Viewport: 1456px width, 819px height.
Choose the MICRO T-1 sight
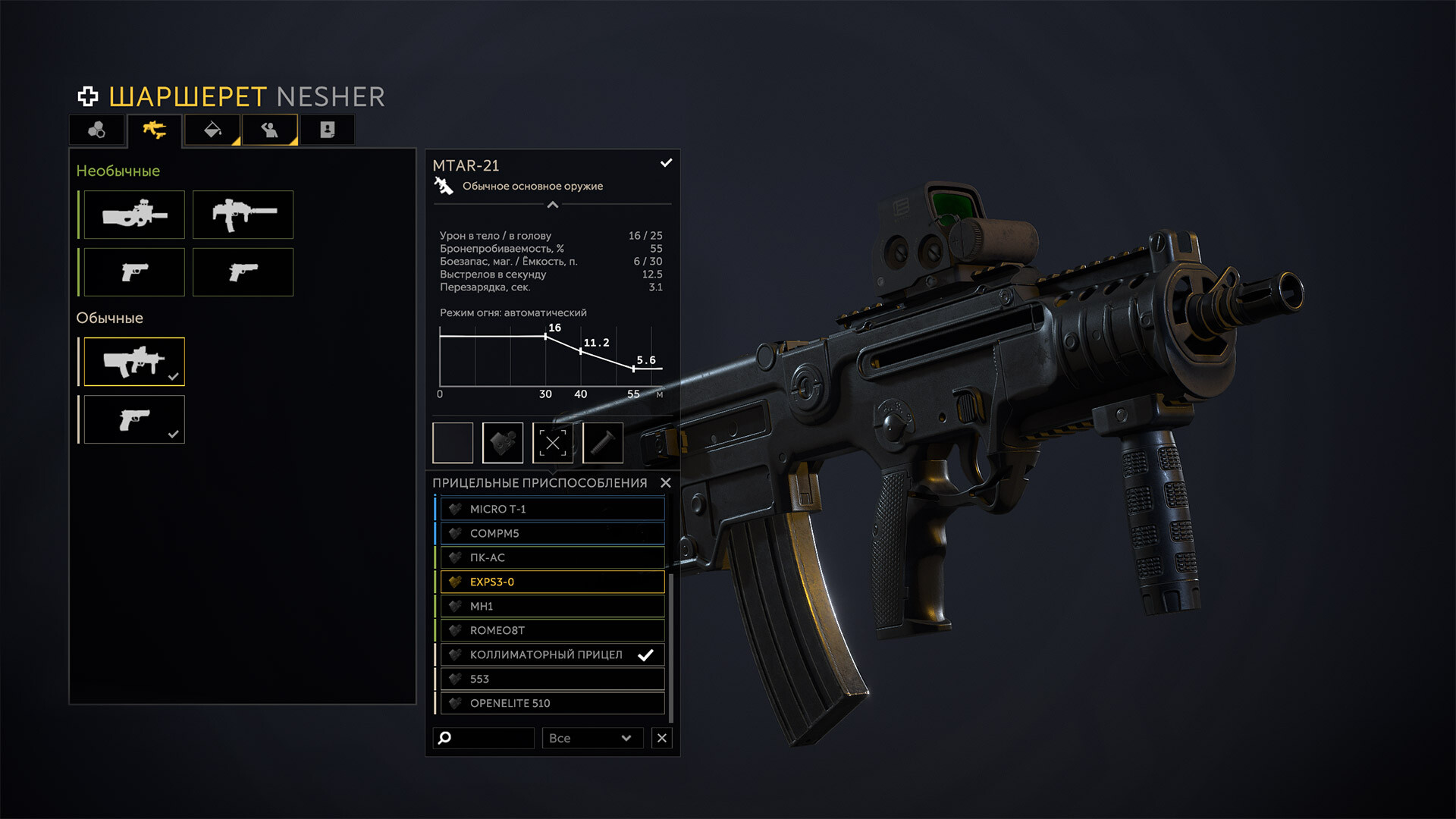552,509
